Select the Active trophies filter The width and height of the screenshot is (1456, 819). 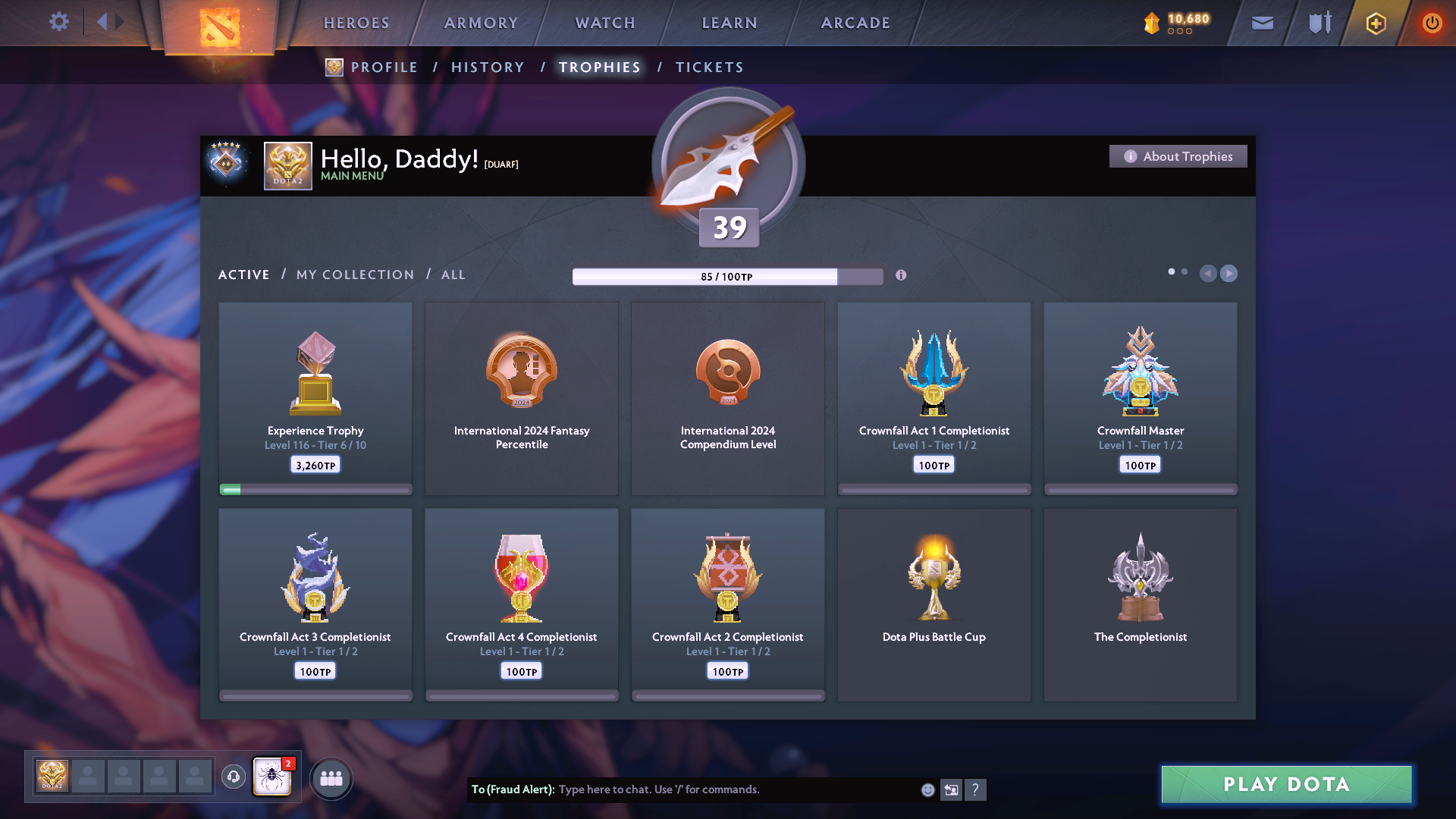coord(243,275)
